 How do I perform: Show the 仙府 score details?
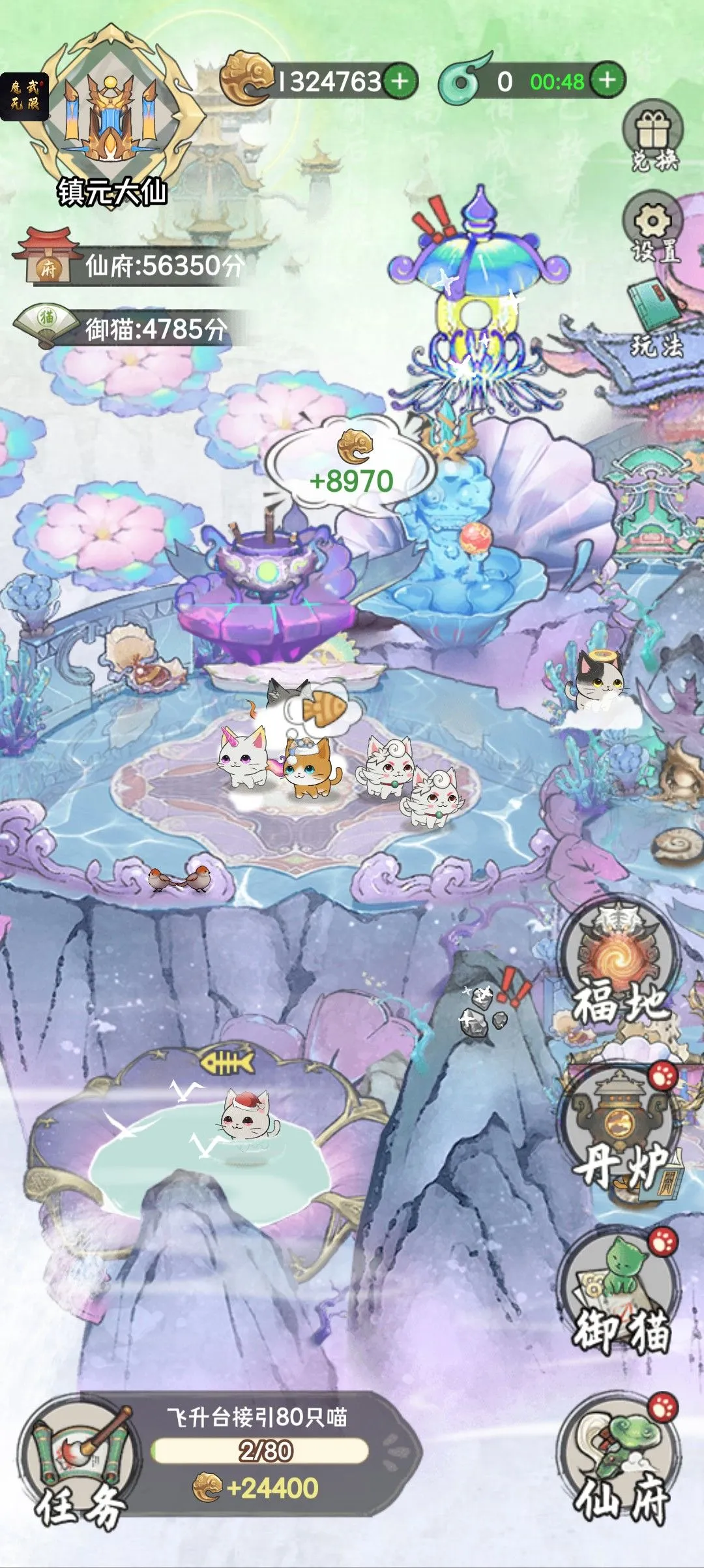click(130, 265)
